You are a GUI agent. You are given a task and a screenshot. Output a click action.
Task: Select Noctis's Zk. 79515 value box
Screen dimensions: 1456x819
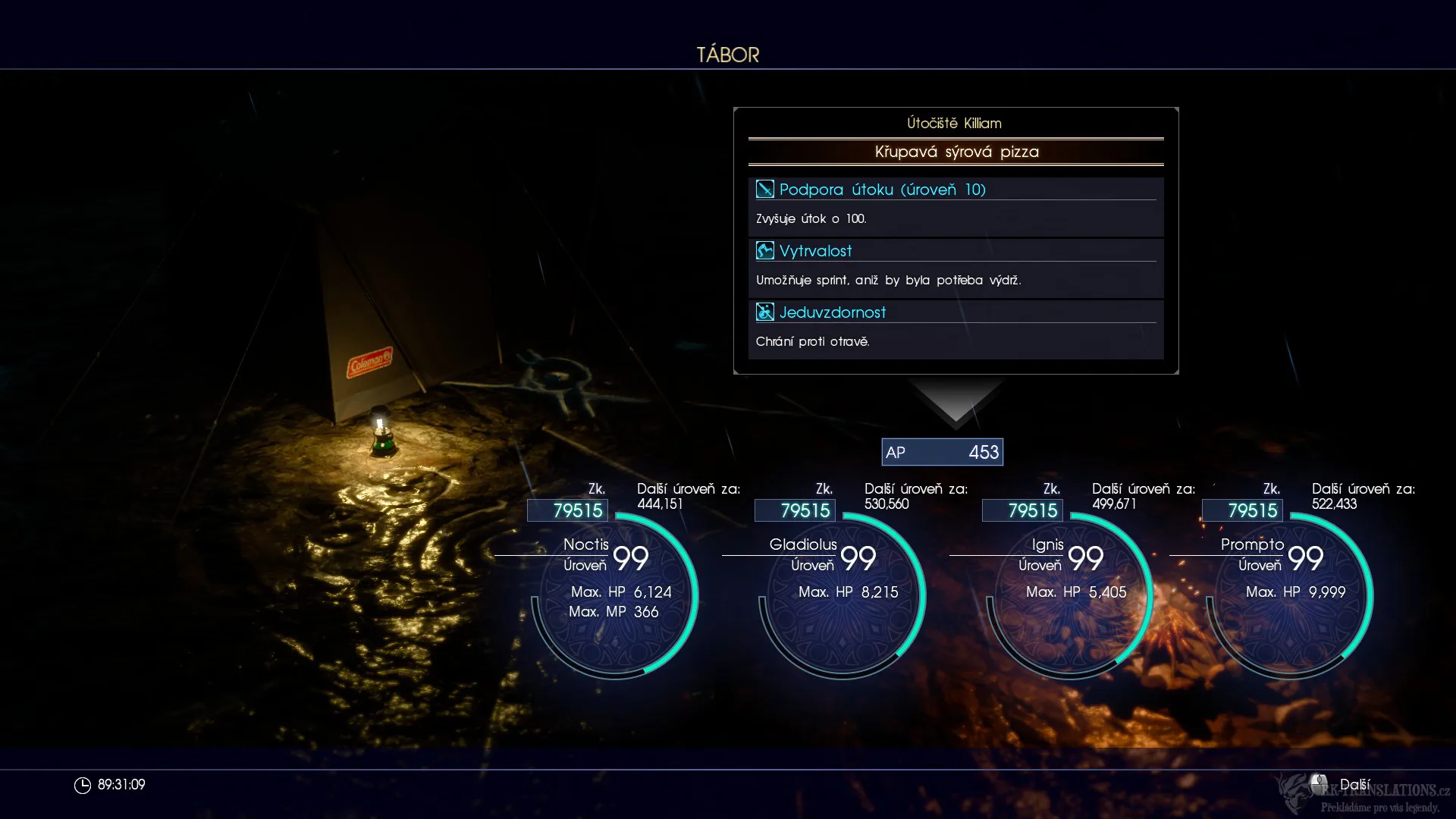click(x=567, y=510)
